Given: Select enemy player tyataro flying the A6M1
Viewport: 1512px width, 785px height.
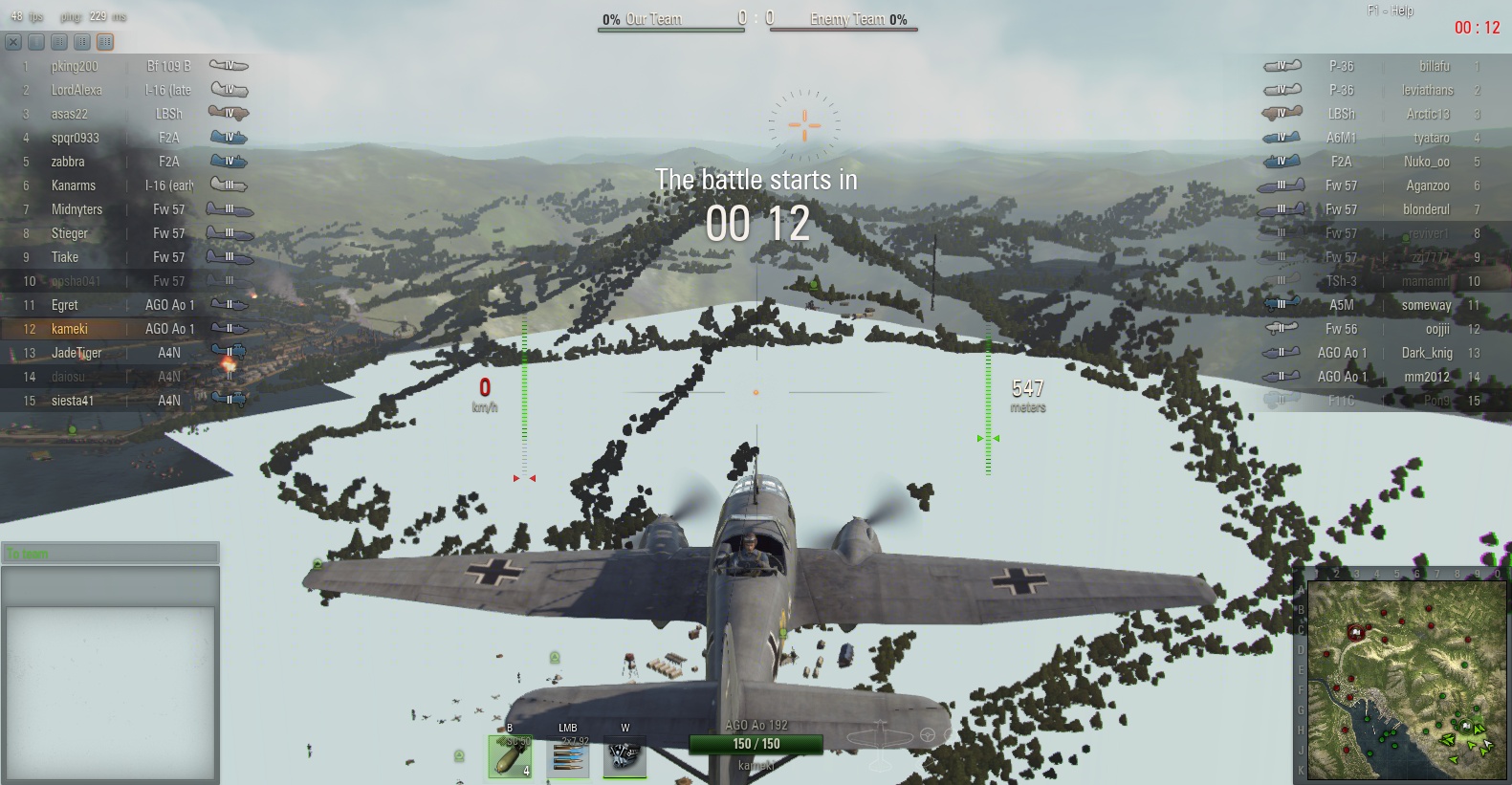Looking at the screenshot, I should click(x=1431, y=138).
